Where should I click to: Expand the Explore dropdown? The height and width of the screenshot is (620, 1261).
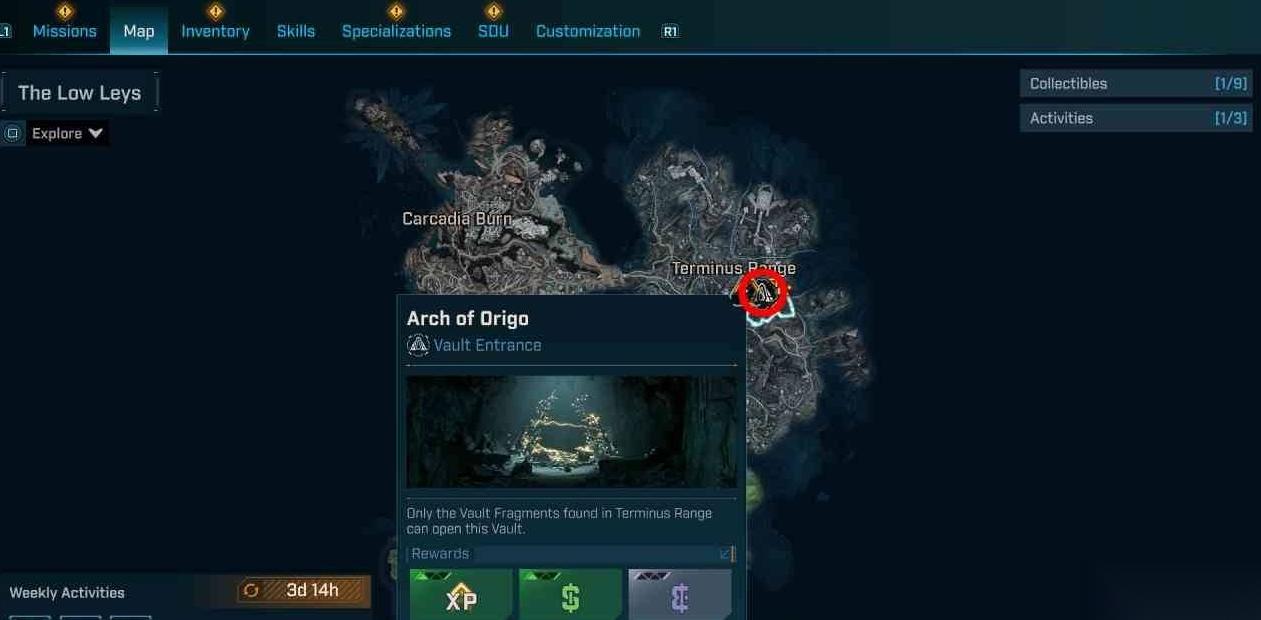[x=67, y=134]
